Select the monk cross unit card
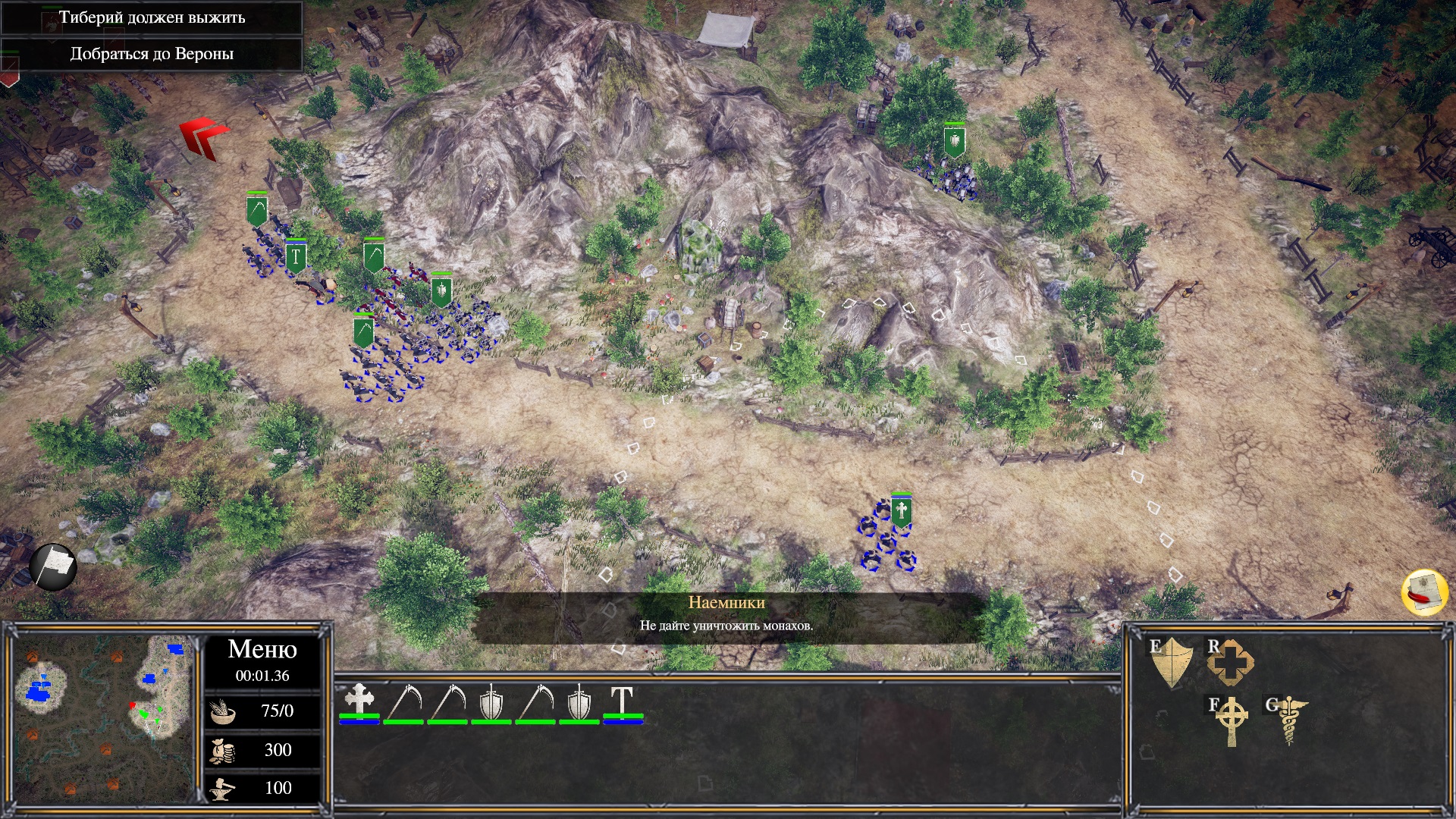 click(x=359, y=702)
